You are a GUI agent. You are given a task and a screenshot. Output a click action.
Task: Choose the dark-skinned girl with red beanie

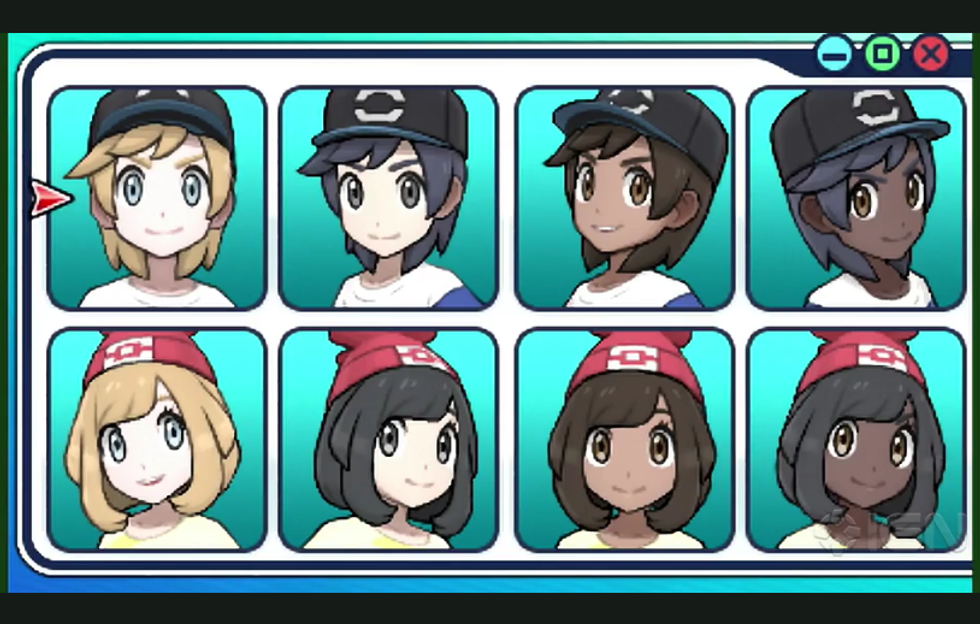pyautogui.click(x=856, y=440)
